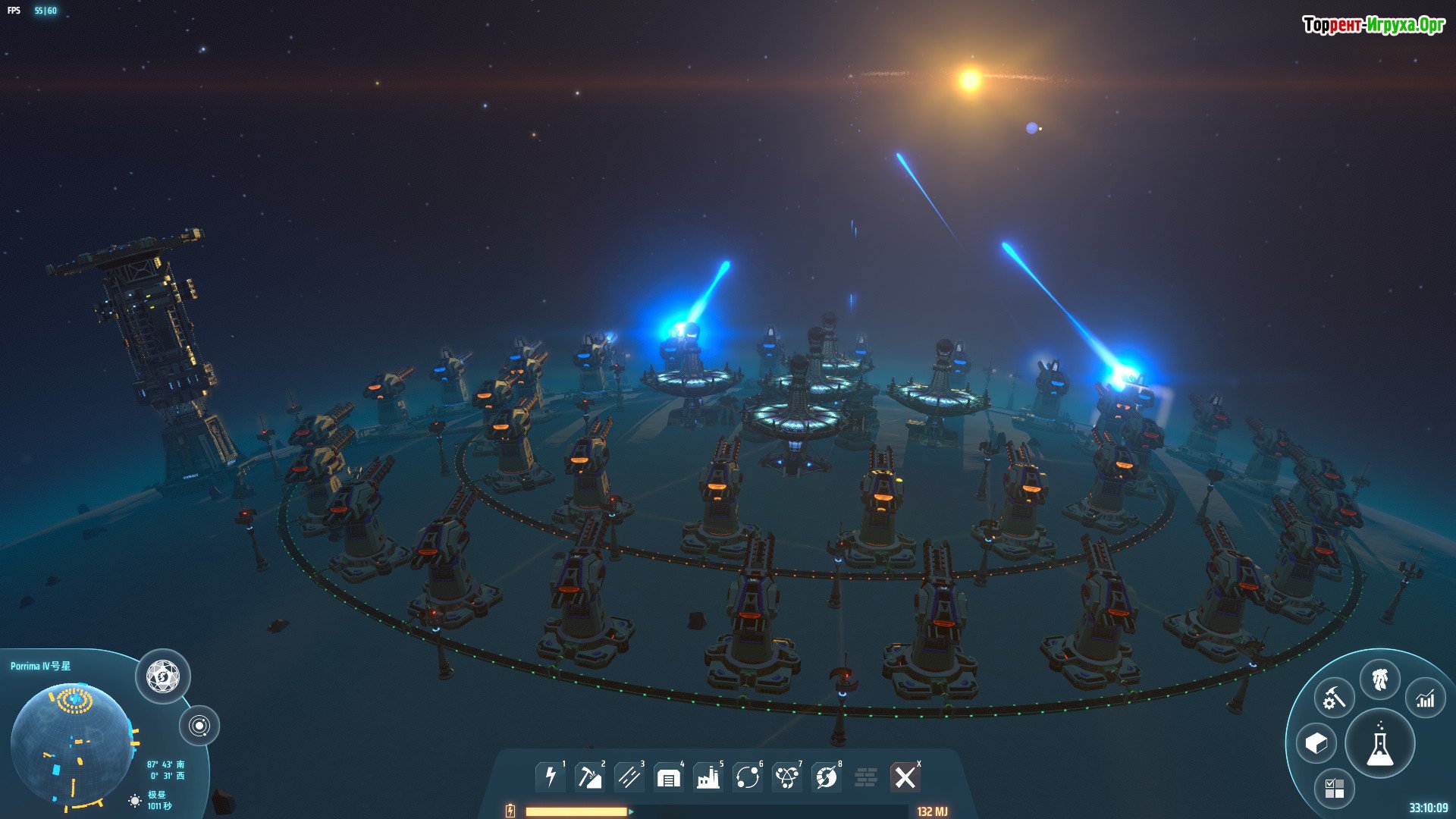The height and width of the screenshot is (819, 1456).
Task: Click the X dismantle button in toolbar
Action: pyautogui.click(x=905, y=777)
